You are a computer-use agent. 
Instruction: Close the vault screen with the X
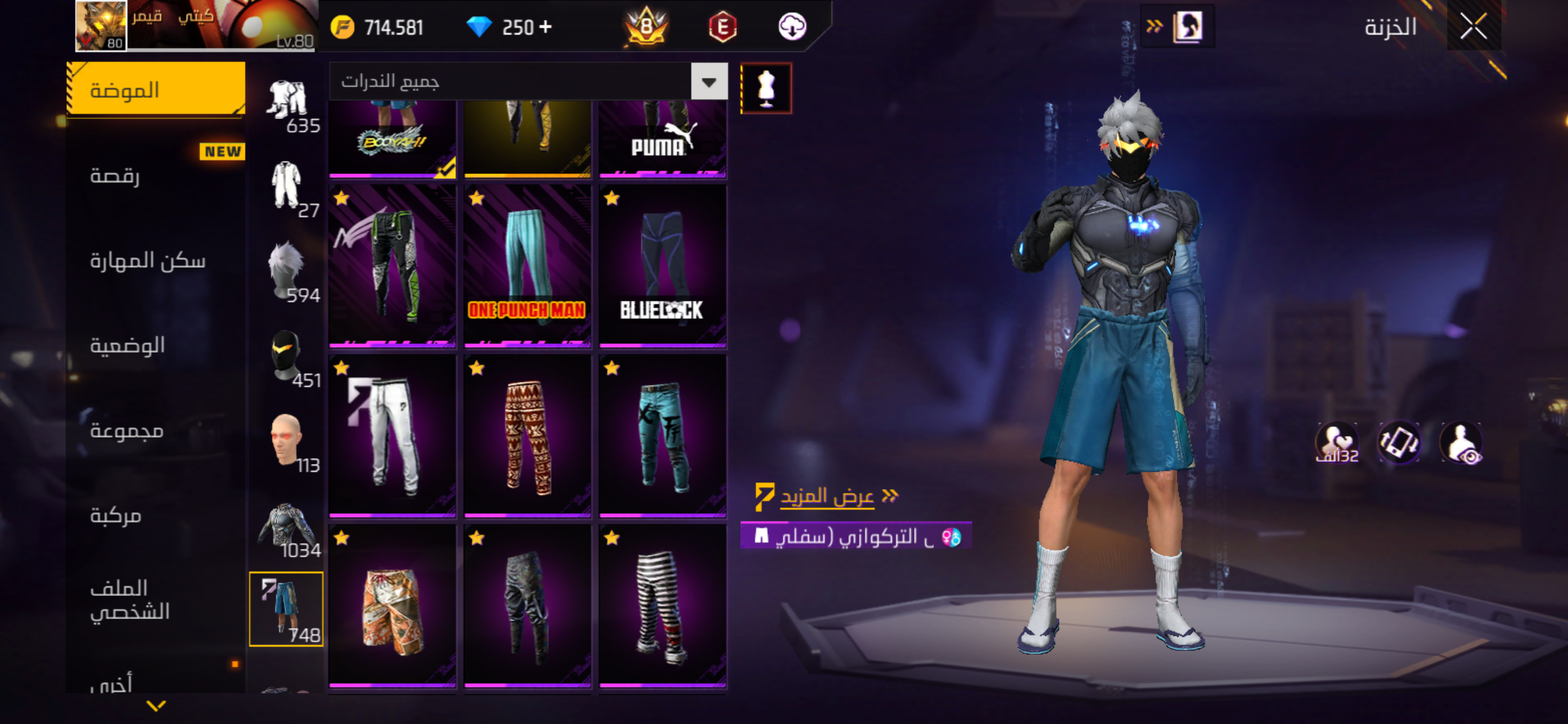point(1473,27)
